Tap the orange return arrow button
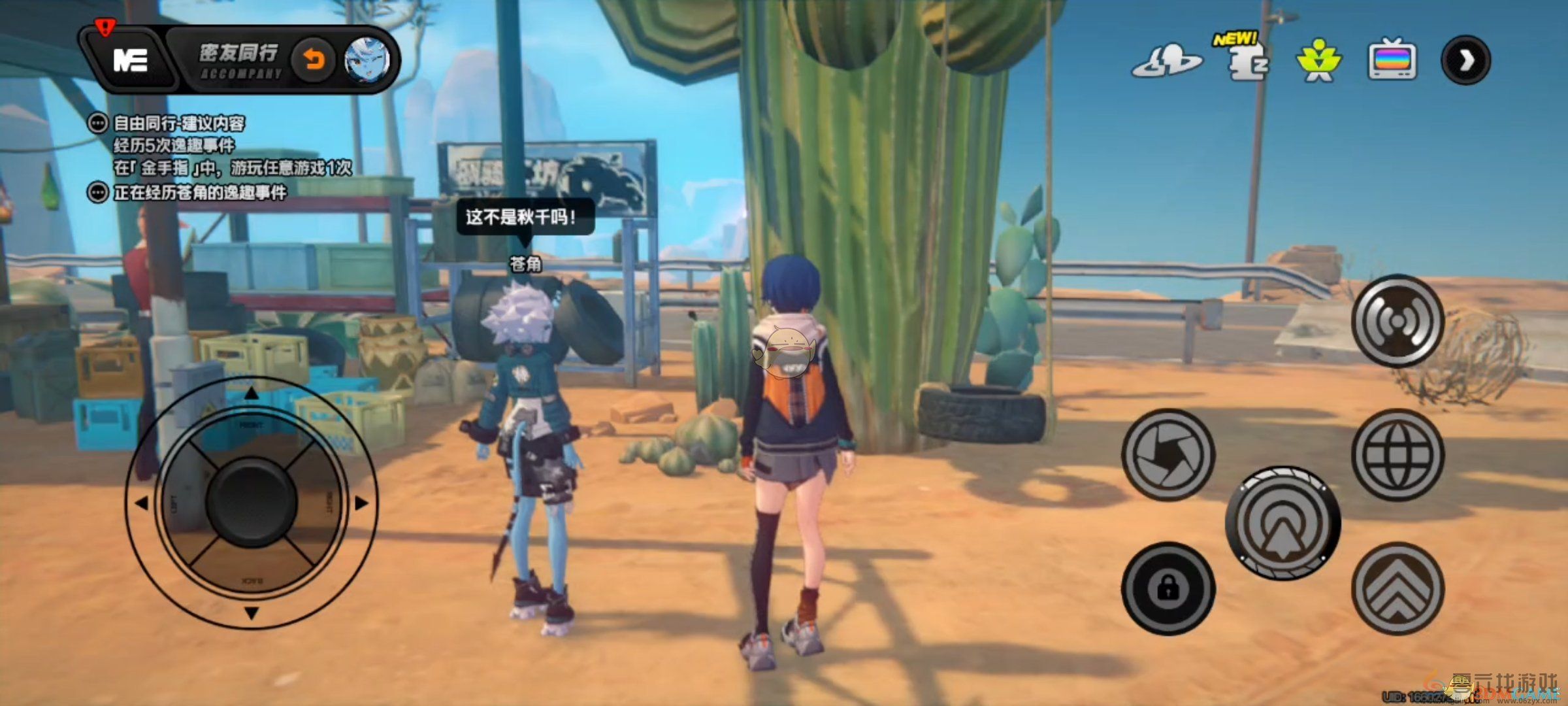1568x706 pixels. [314, 60]
